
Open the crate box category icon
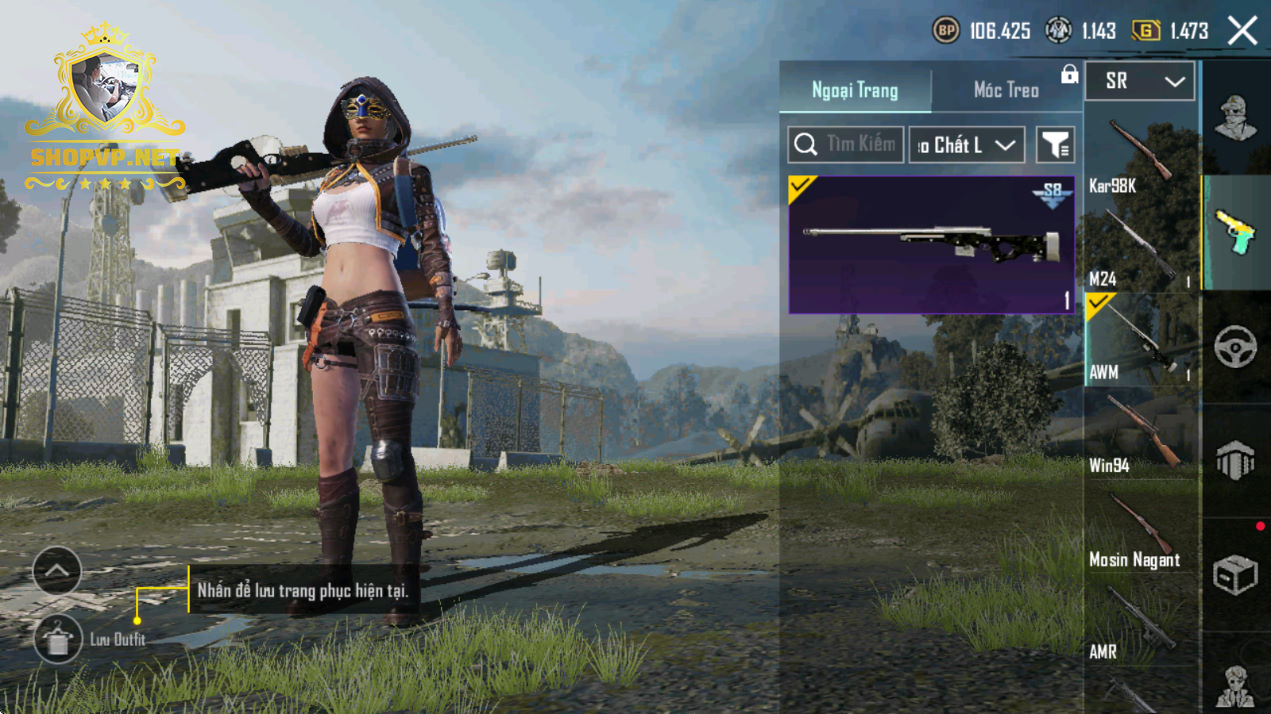1236,574
